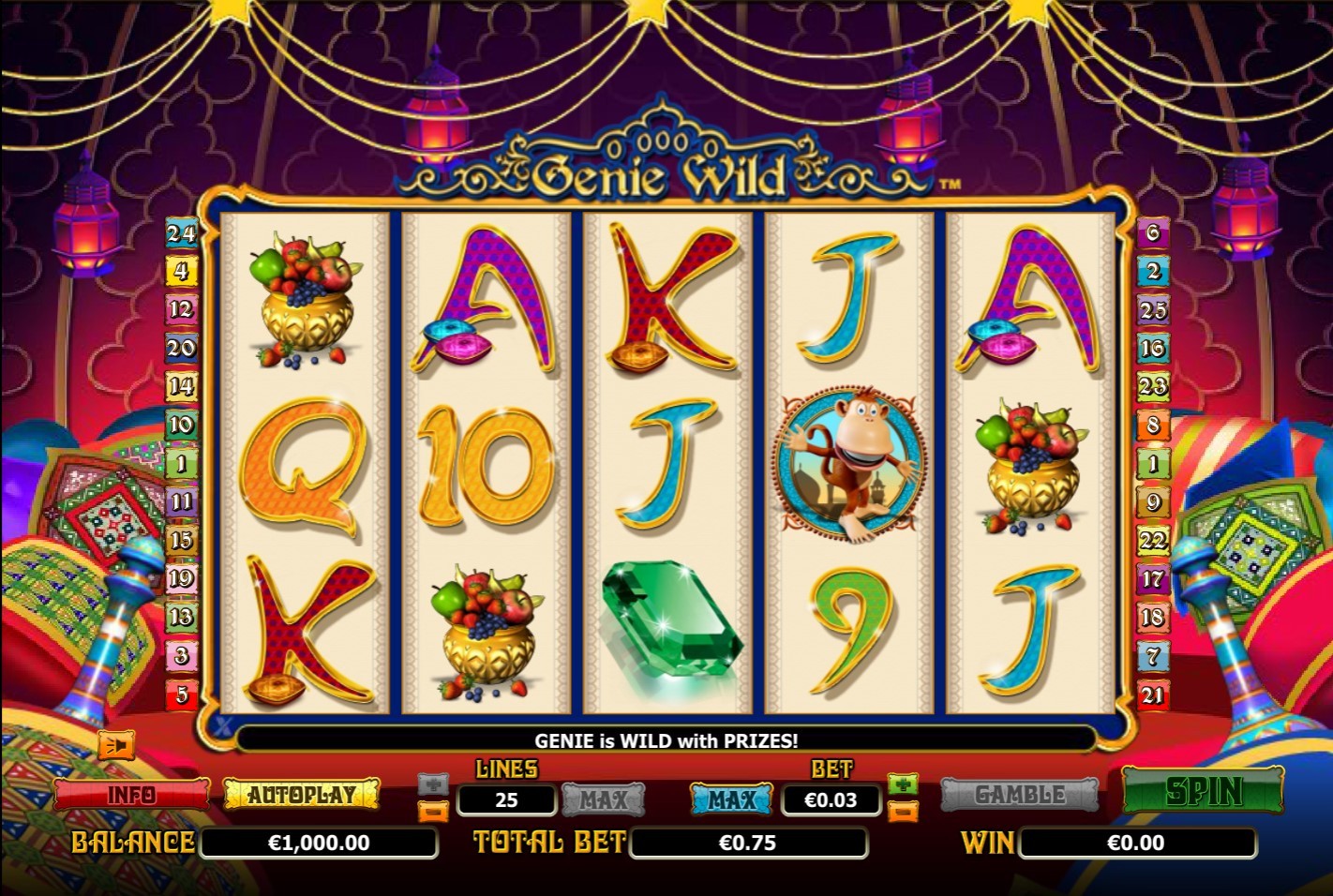1333x896 pixels.
Task: Select payline number 9 marker
Action: click(x=1153, y=502)
